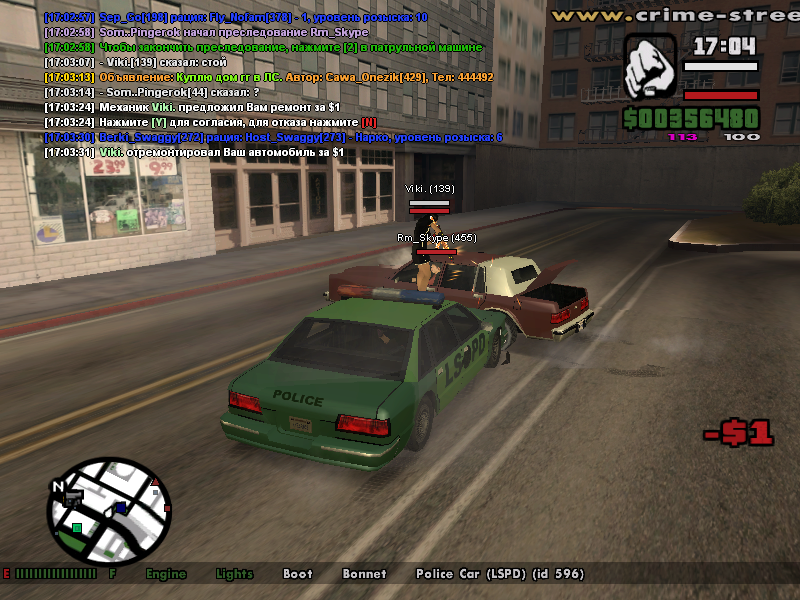
Task: Select the fist weapon icon
Action: [x=651, y=68]
